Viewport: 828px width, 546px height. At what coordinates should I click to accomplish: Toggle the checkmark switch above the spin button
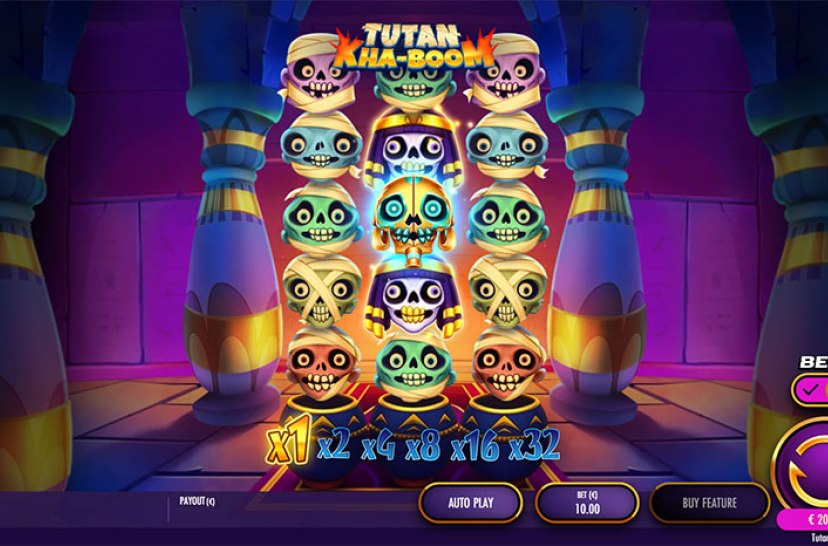810,391
